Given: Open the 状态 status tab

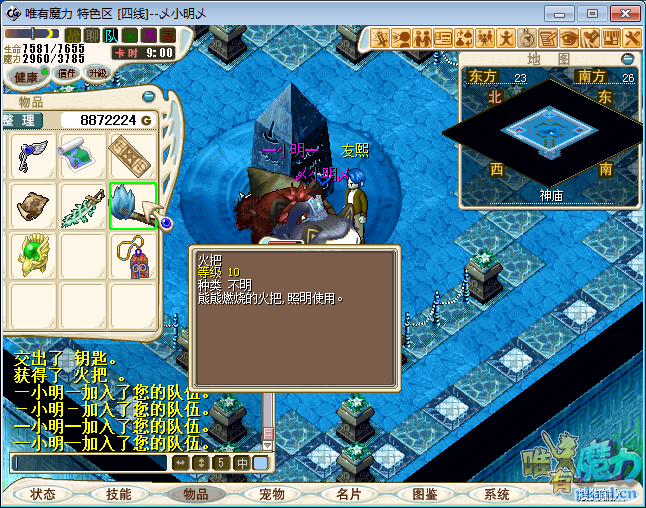Looking at the screenshot, I should (x=43, y=494).
